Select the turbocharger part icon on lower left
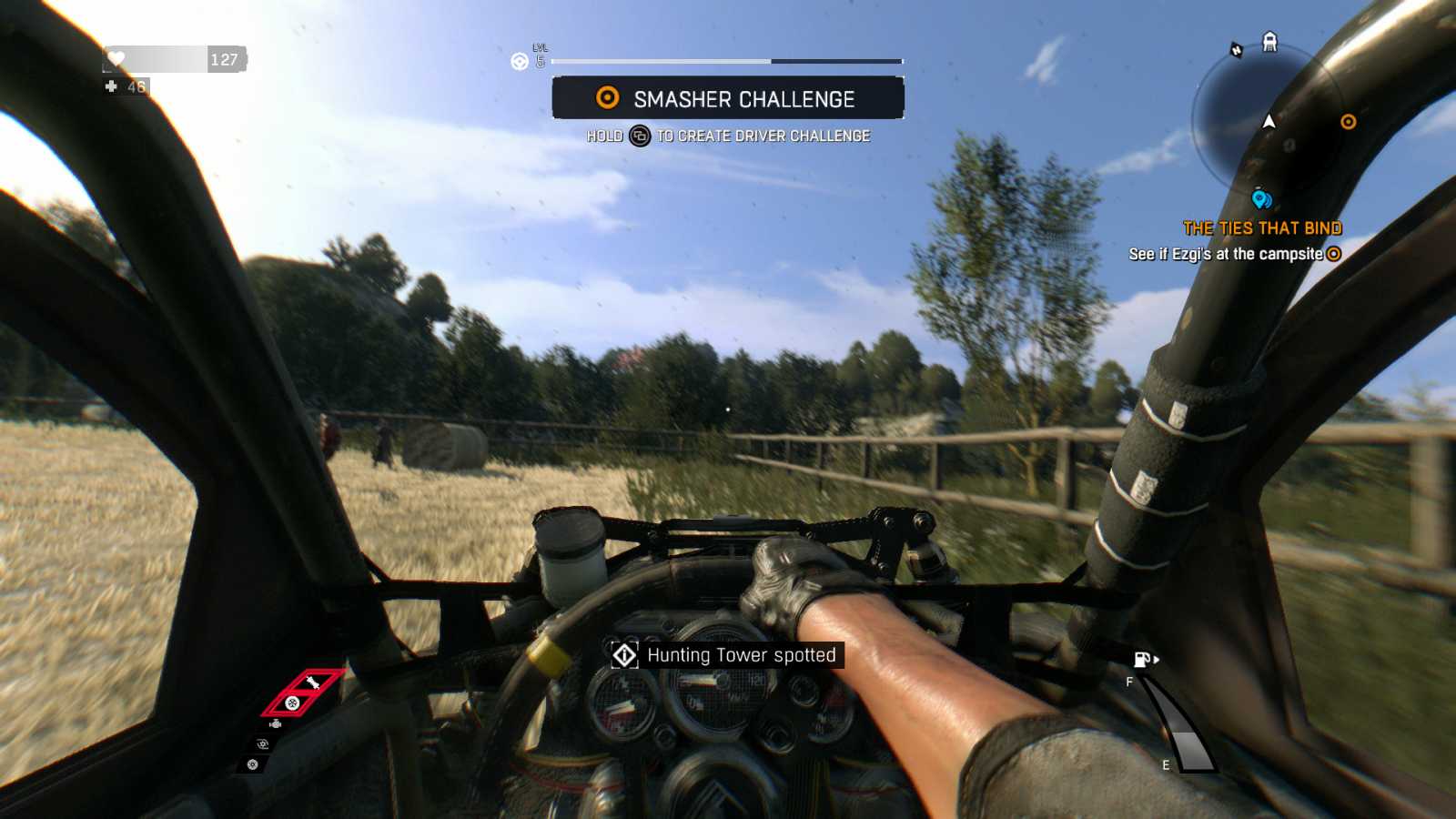This screenshot has height=819, width=1456. point(262,743)
